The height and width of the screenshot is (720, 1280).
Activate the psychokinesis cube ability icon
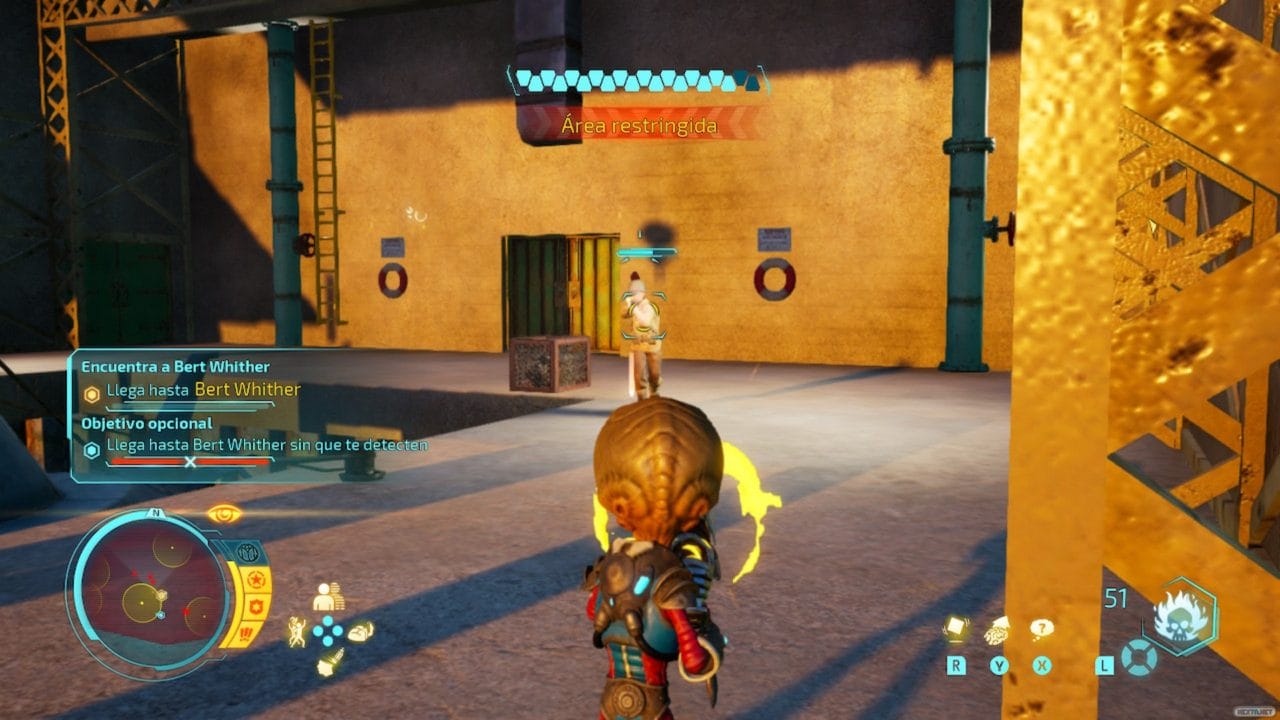(956, 628)
